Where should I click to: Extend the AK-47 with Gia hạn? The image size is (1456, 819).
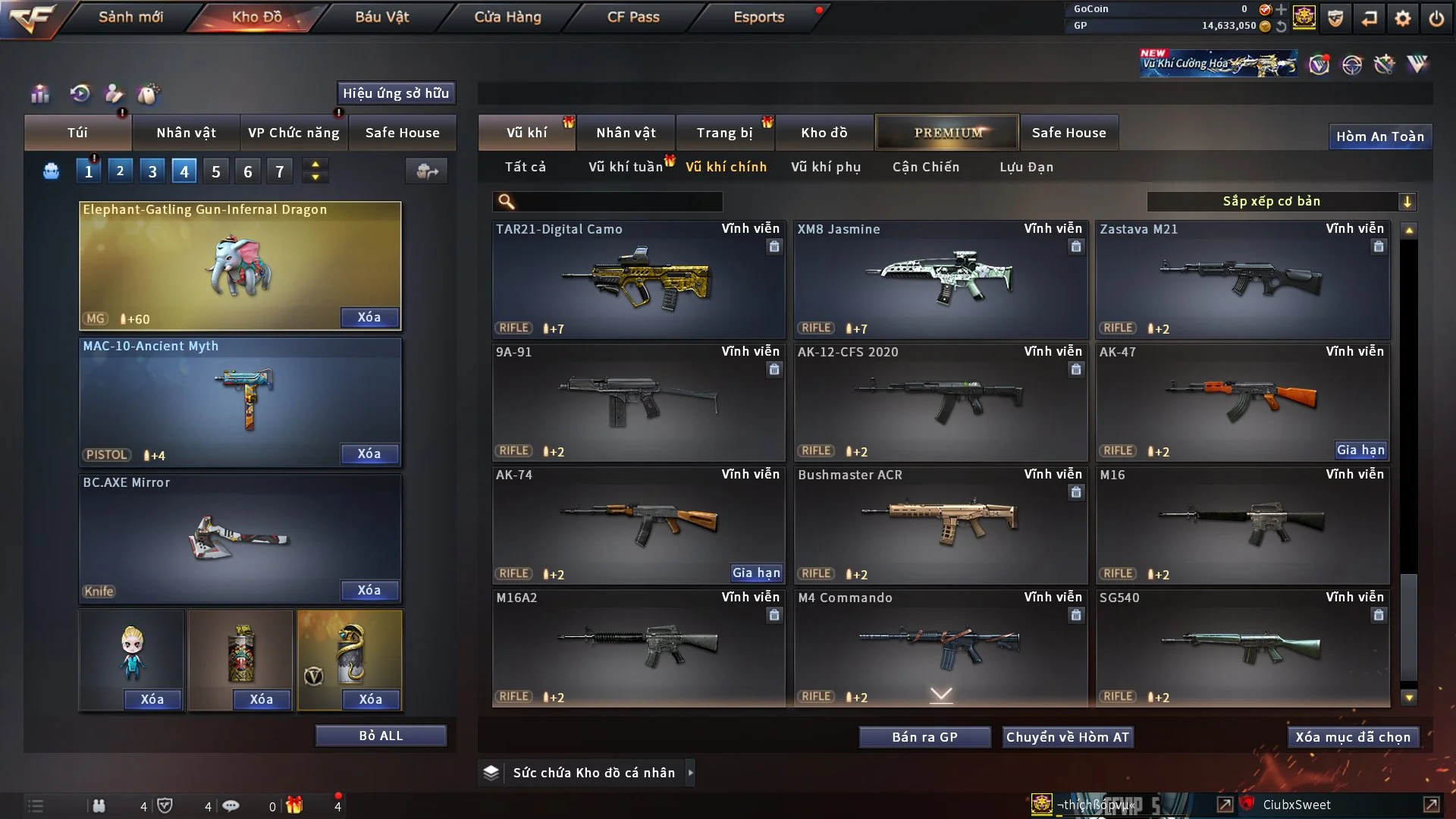coord(1360,450)
